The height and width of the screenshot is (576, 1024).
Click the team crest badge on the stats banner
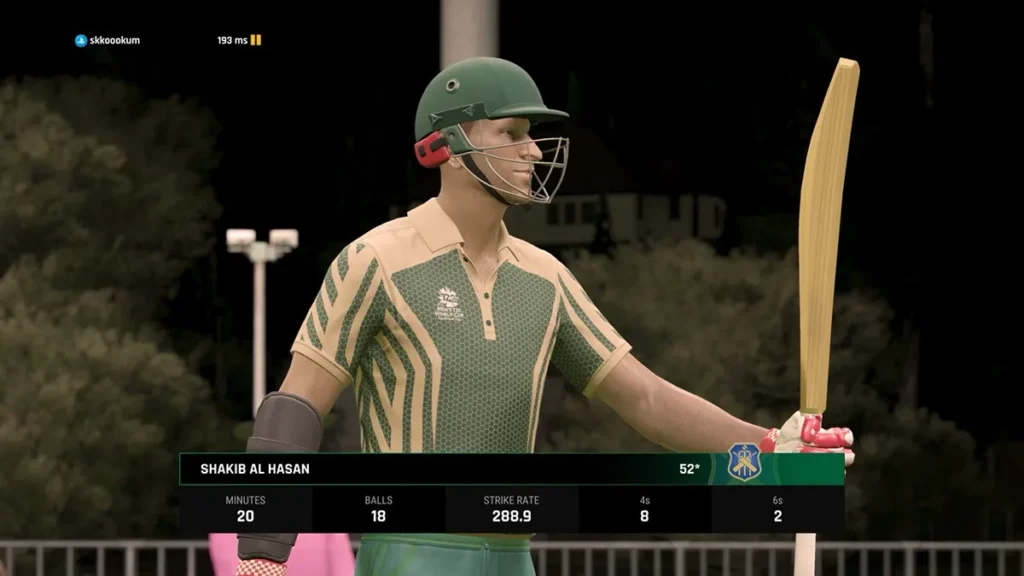743,462
